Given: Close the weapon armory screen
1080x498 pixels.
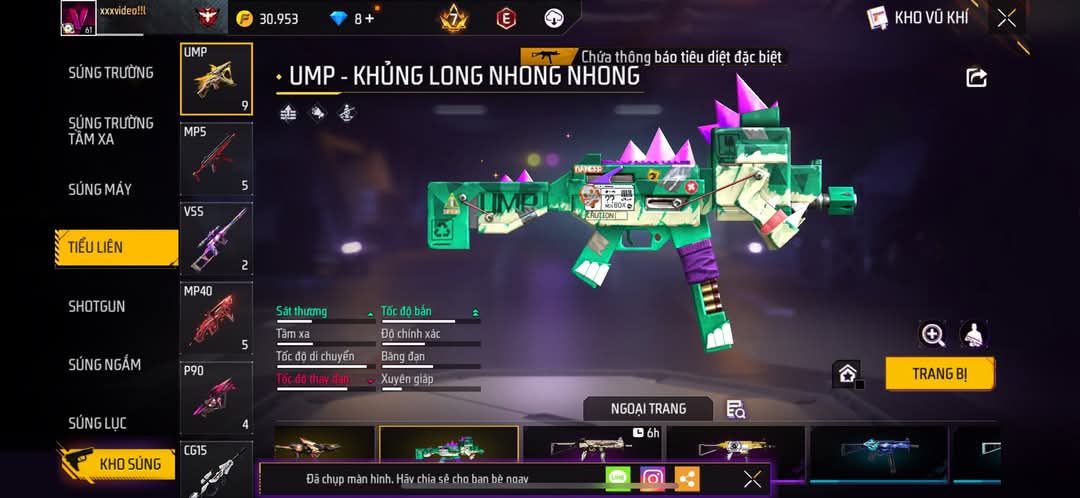Looking at the screenshot, I should click(x=1007, y=18).
